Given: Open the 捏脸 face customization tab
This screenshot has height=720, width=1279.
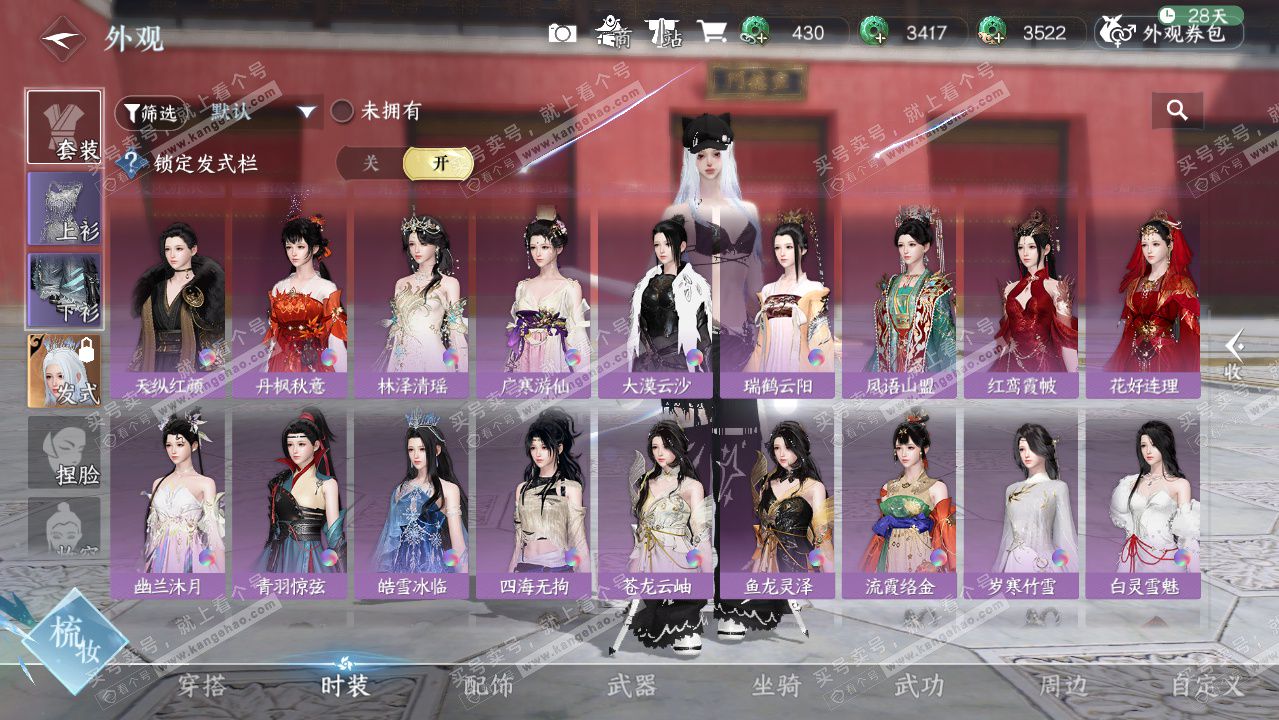Looking at the screenshot, I should click(x=65, y=453).
